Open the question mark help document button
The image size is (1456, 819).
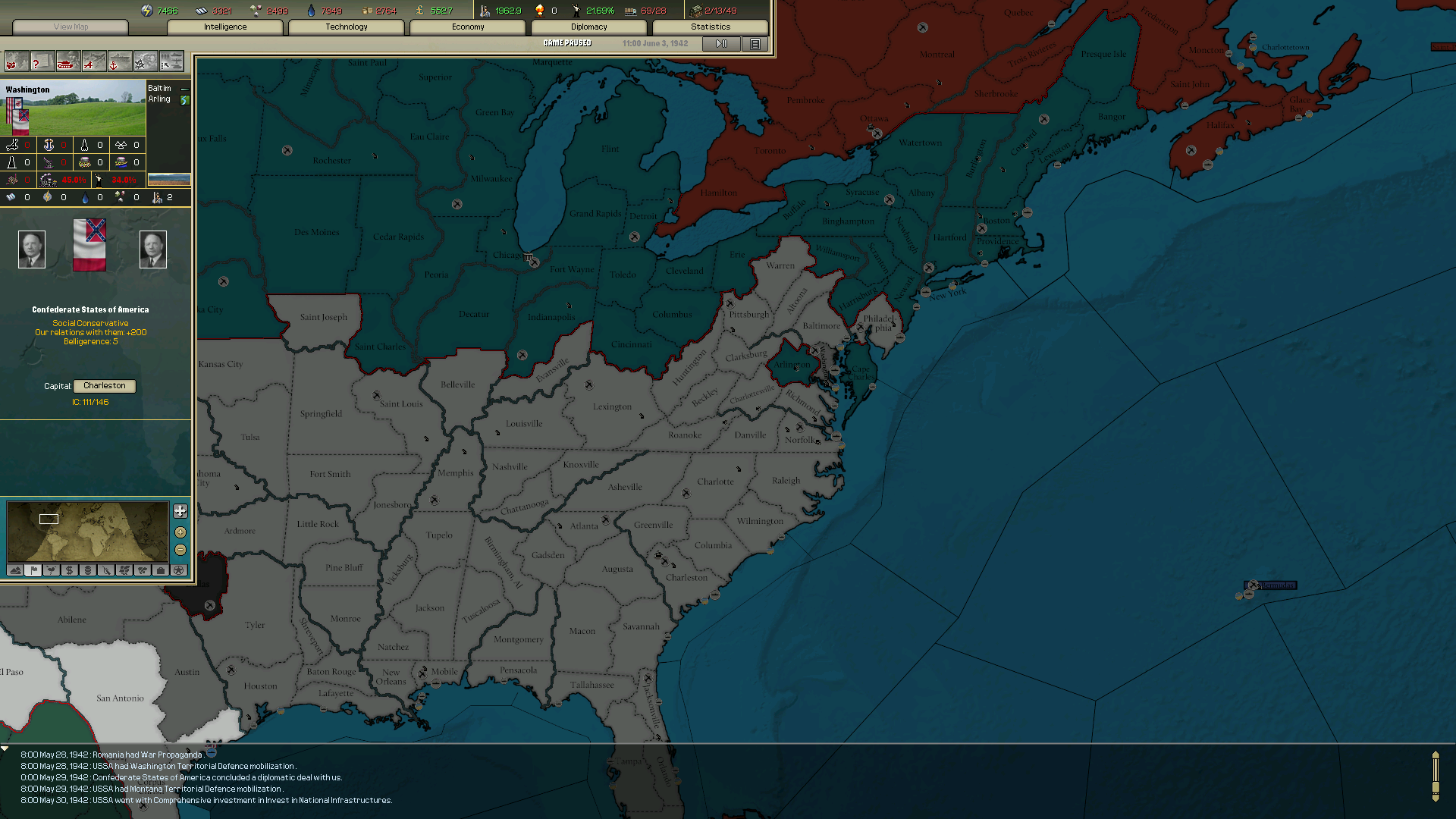point(42,62)
